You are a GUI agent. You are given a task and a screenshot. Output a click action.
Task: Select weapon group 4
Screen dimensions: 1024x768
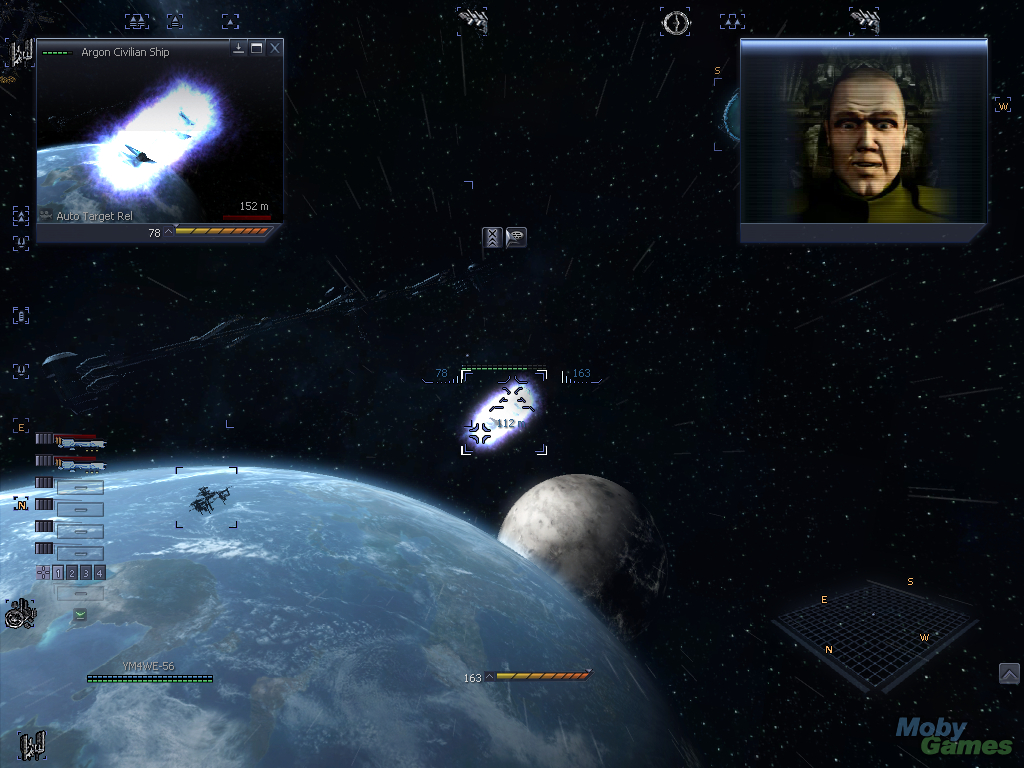(100, 573)
